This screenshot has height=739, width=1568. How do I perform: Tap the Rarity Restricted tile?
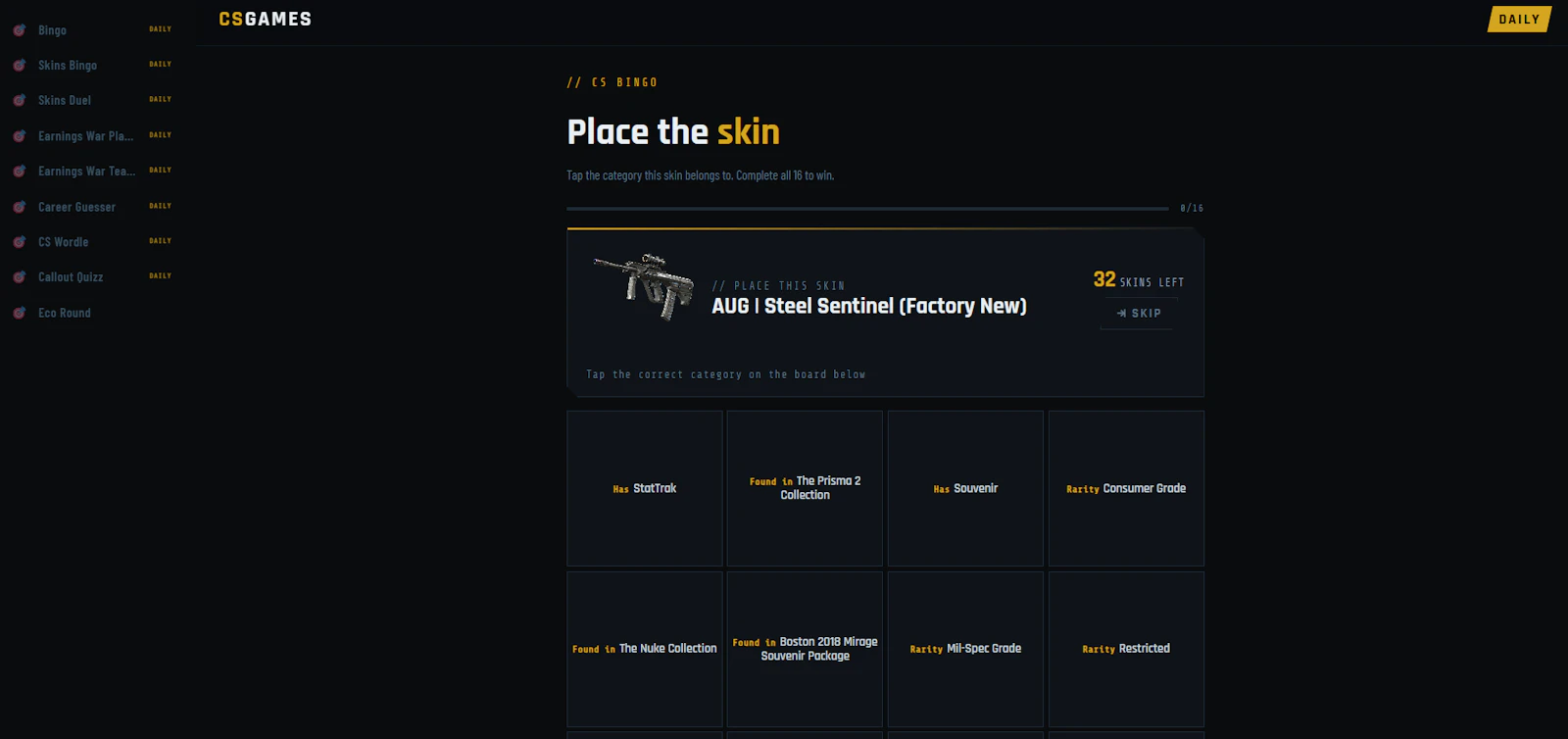[1125, 649]
